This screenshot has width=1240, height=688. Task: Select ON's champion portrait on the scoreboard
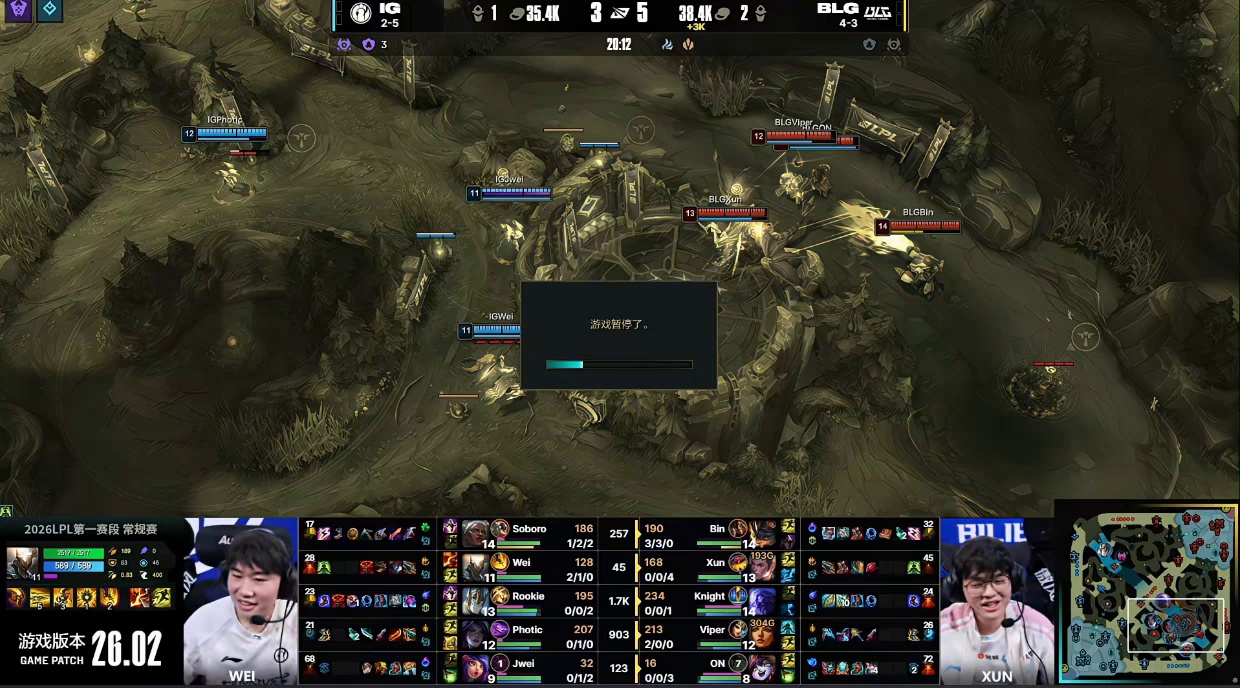(739, 665)
